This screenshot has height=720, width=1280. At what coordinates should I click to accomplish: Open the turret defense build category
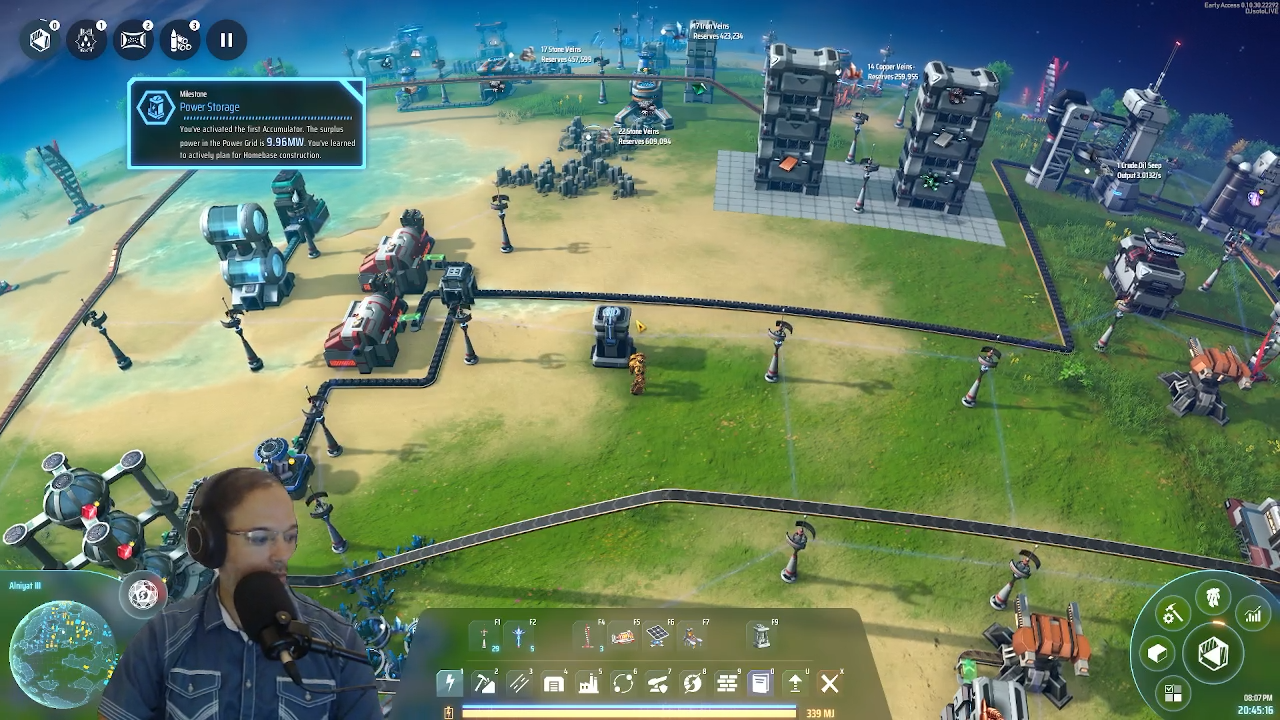pyautogui.click(x=657, y=683)
